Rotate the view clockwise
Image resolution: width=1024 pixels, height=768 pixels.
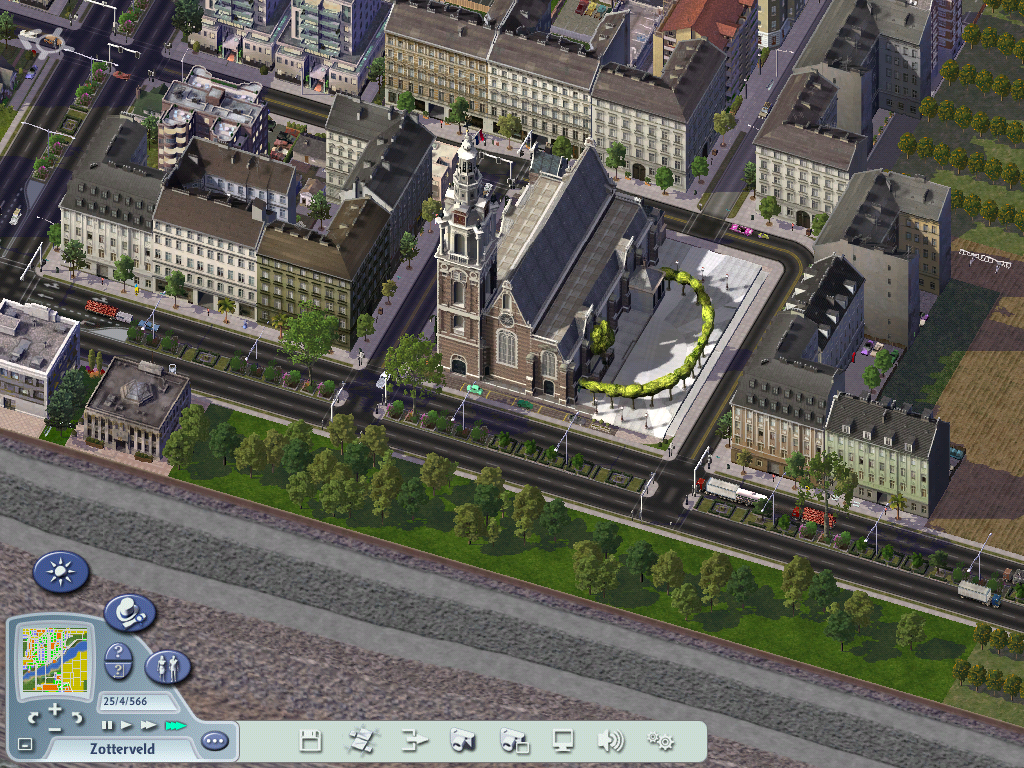point(77,718)
